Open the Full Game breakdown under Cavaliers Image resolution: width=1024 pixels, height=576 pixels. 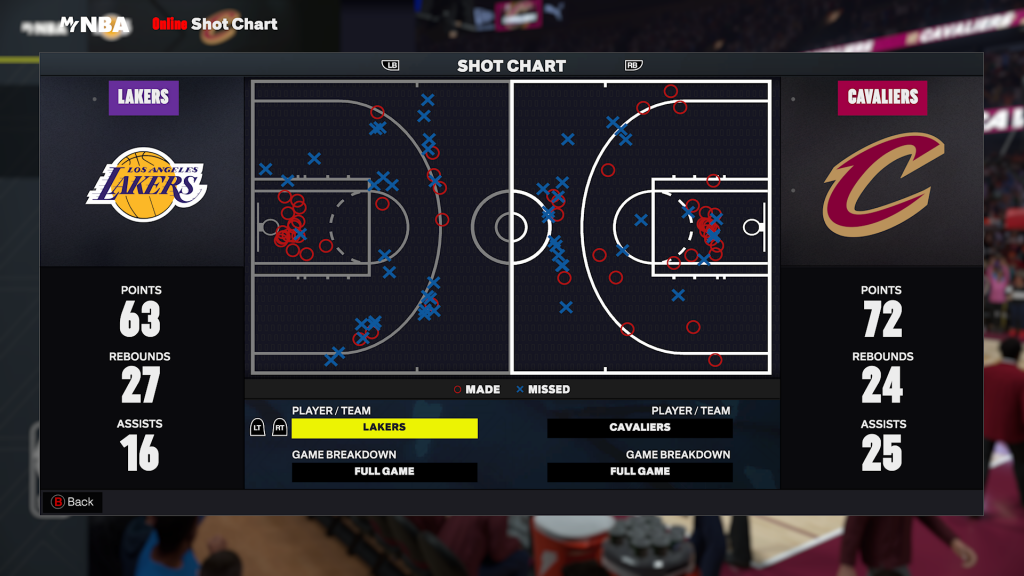(640, 472)
